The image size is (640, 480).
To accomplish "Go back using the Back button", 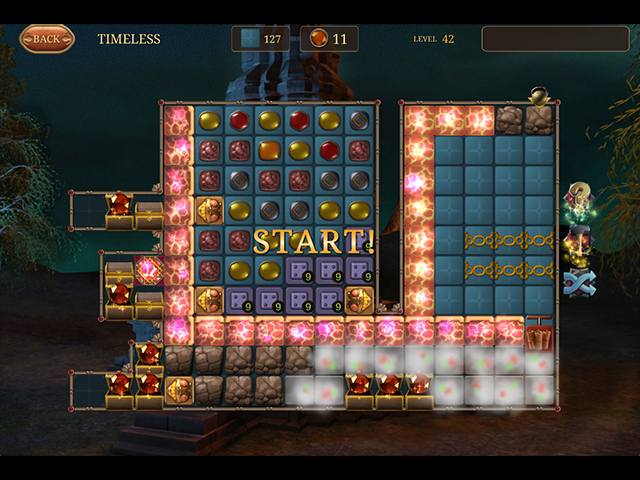I will point(47,39).
